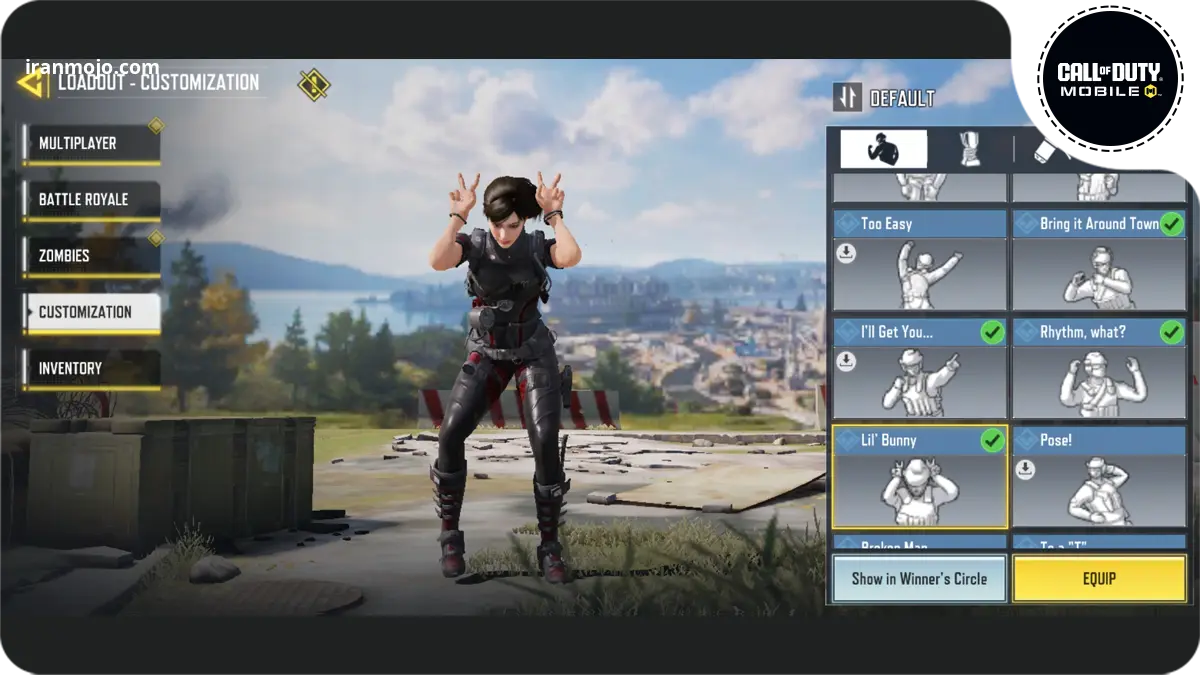1200x675 pixels.
Task: Equip the selected emote
Action: (x=1099, y=579)
